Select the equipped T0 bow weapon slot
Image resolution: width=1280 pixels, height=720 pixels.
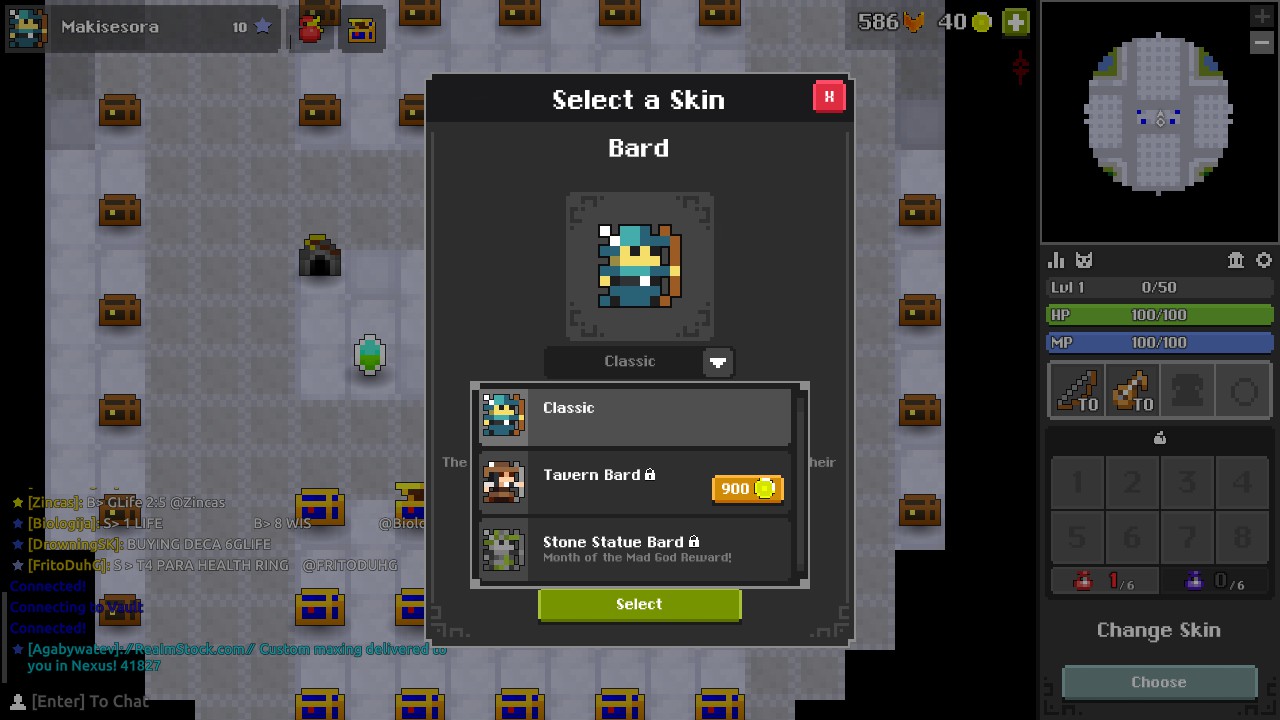pyautogui.click(x=1076, y=390)
